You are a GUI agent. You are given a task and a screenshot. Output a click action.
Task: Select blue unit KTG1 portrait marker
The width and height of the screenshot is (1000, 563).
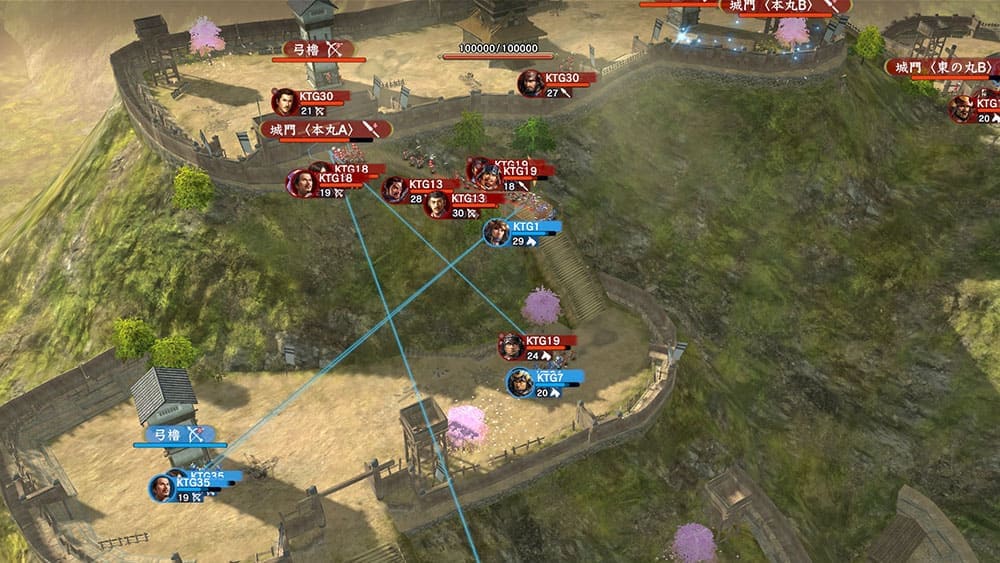tap(496, 232)
